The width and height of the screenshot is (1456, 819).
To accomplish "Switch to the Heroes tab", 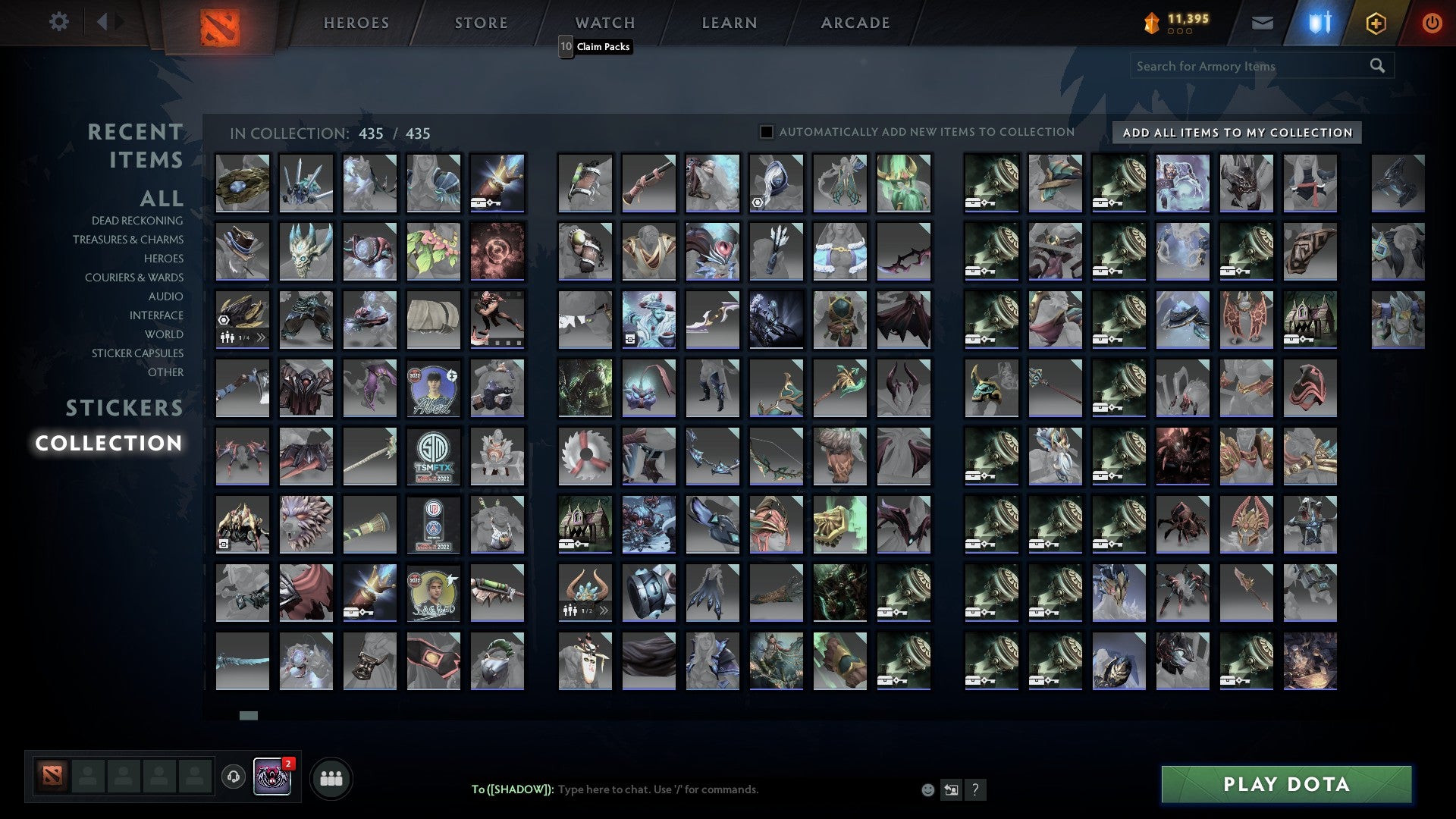I will [355, 23].
